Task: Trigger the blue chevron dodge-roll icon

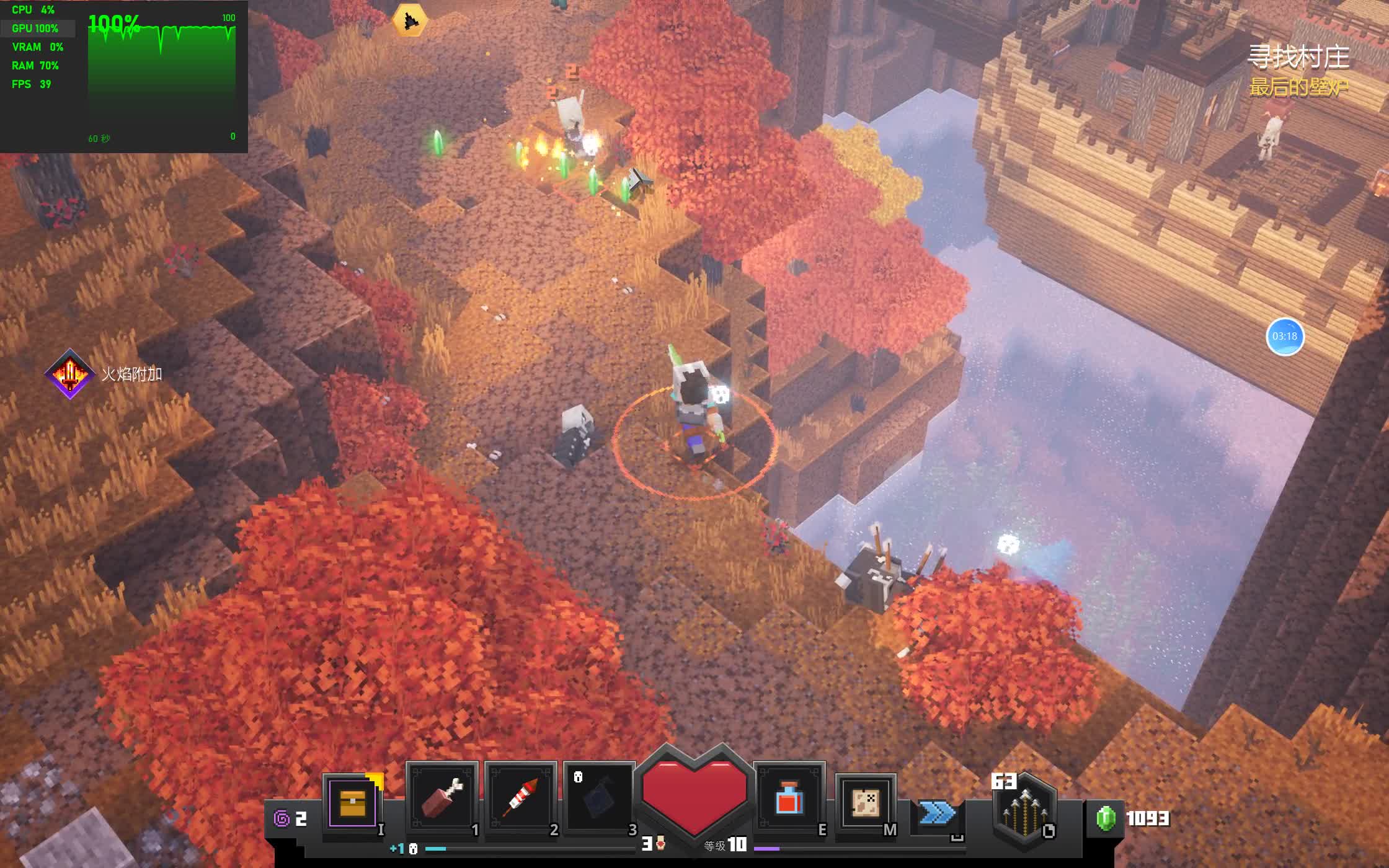Action: pos(936,812)
